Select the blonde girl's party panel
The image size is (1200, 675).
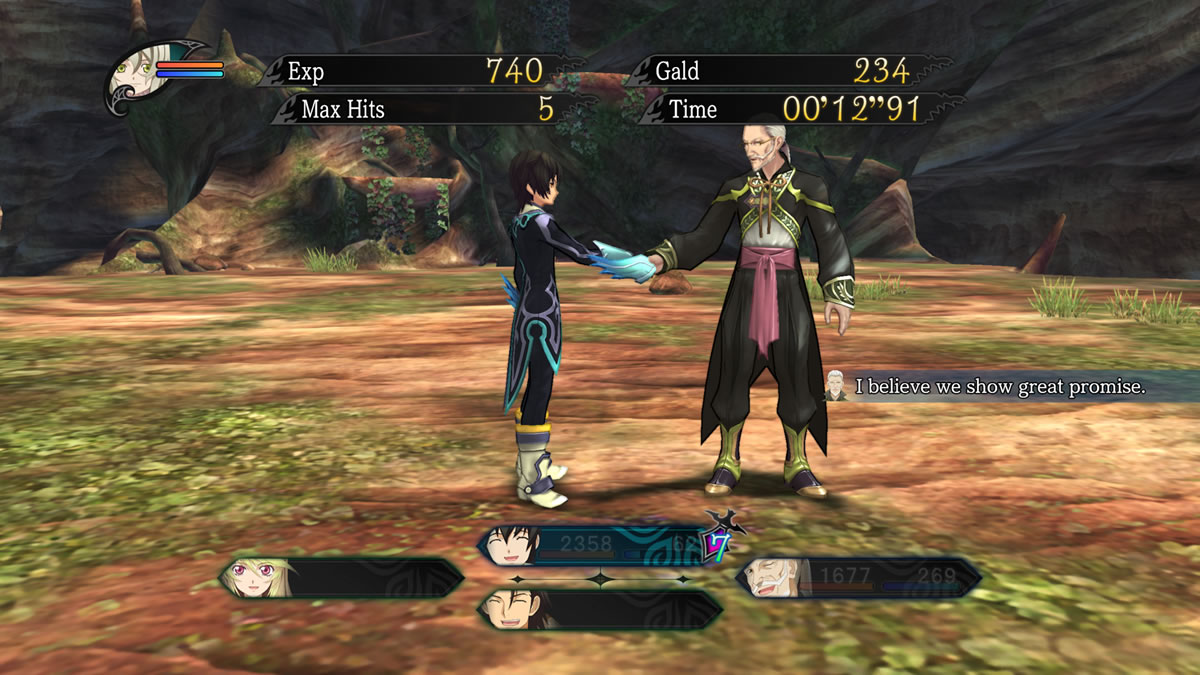(341, 578)
